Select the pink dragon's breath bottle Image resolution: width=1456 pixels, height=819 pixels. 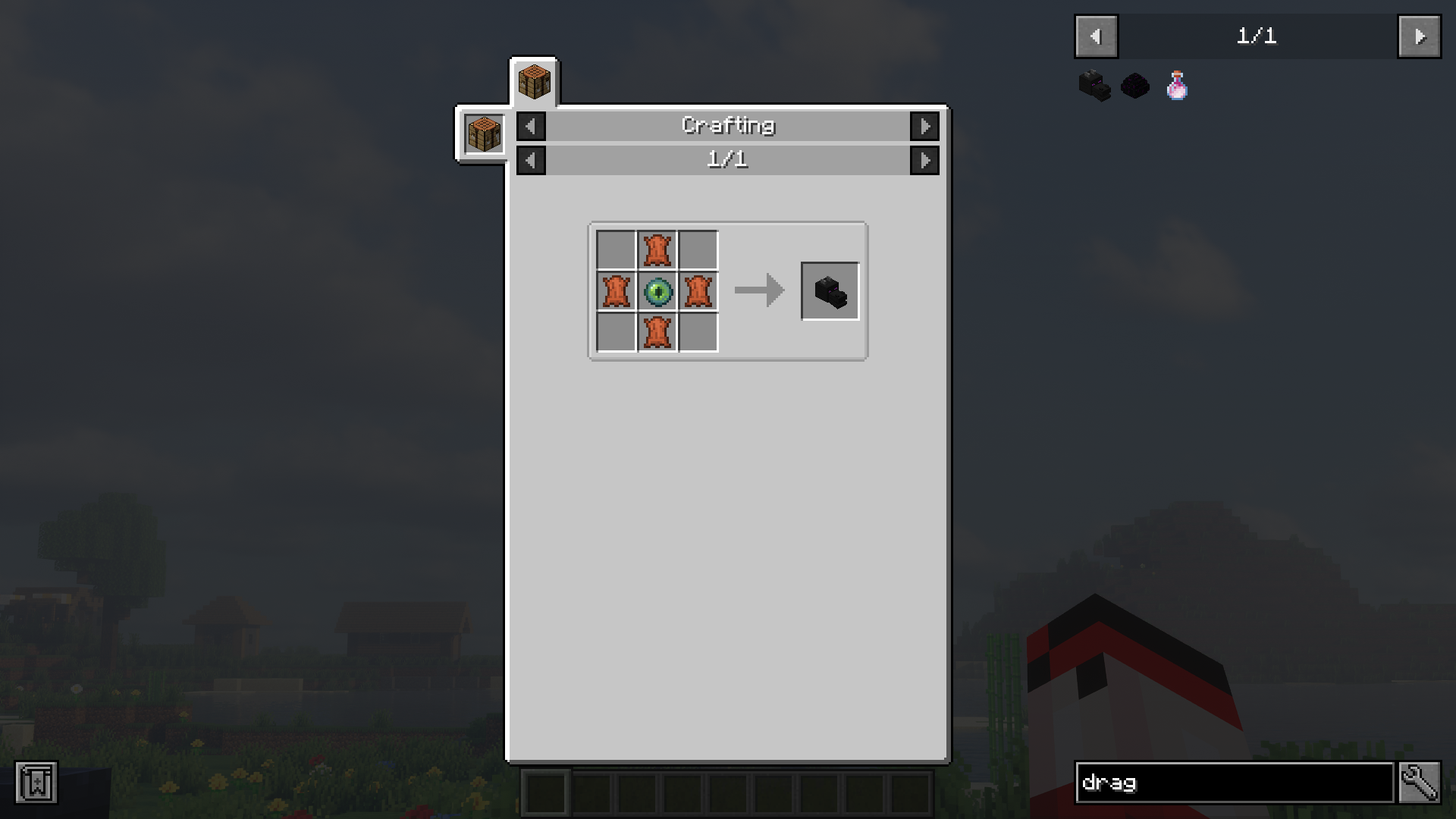coord(1176,86)
